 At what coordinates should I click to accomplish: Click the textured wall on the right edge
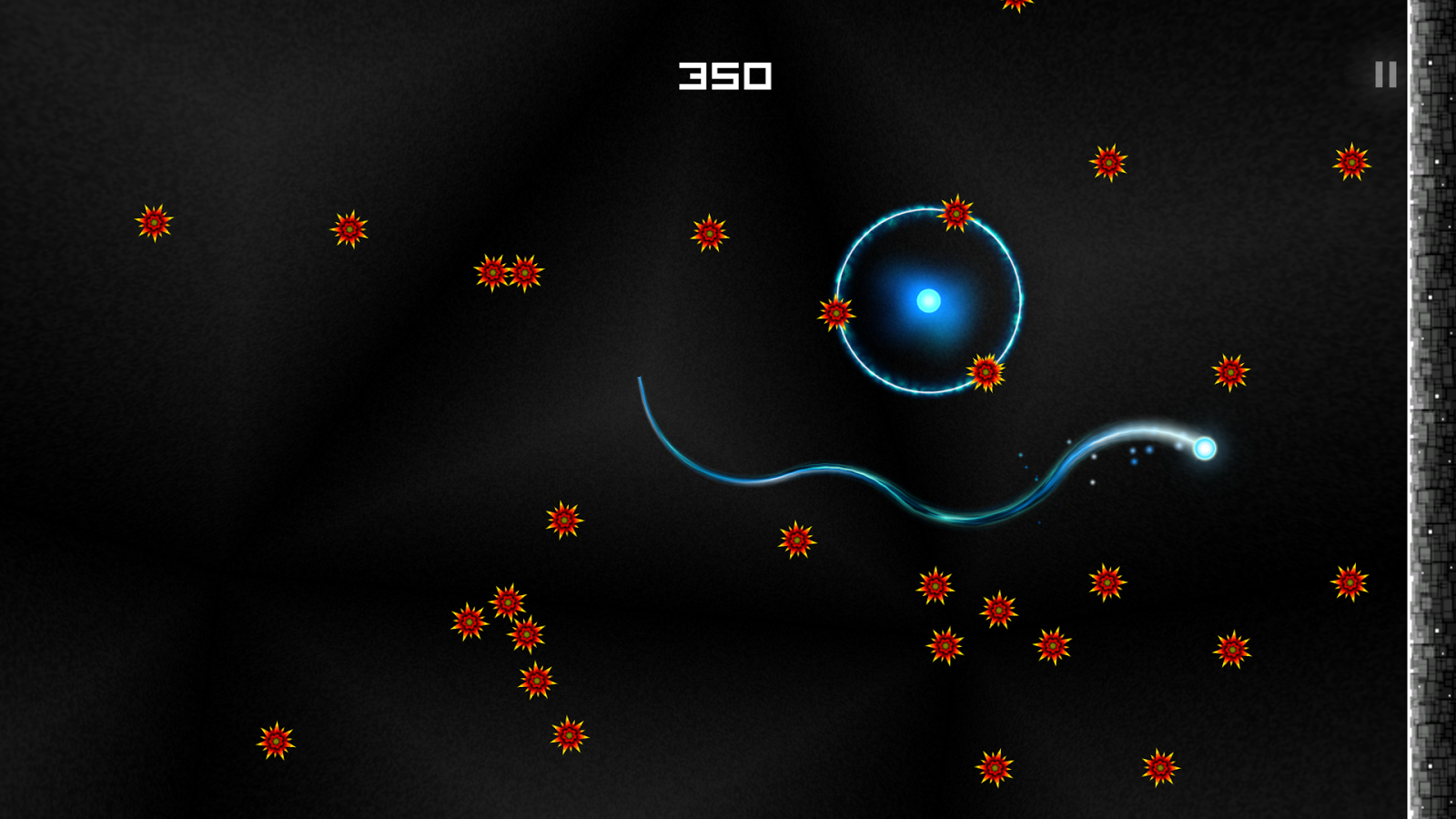[x=1433, y=409]
